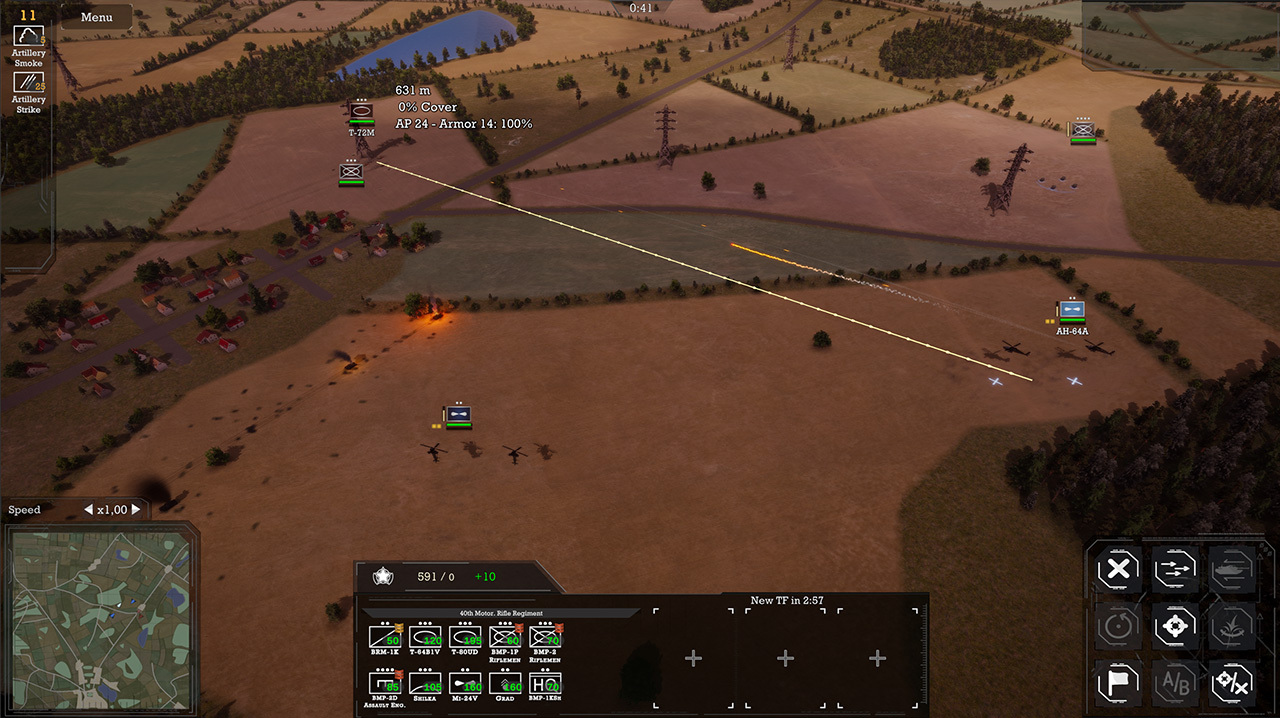
Task: Increase game speed with the right arrow
Action: pos(137,510)
